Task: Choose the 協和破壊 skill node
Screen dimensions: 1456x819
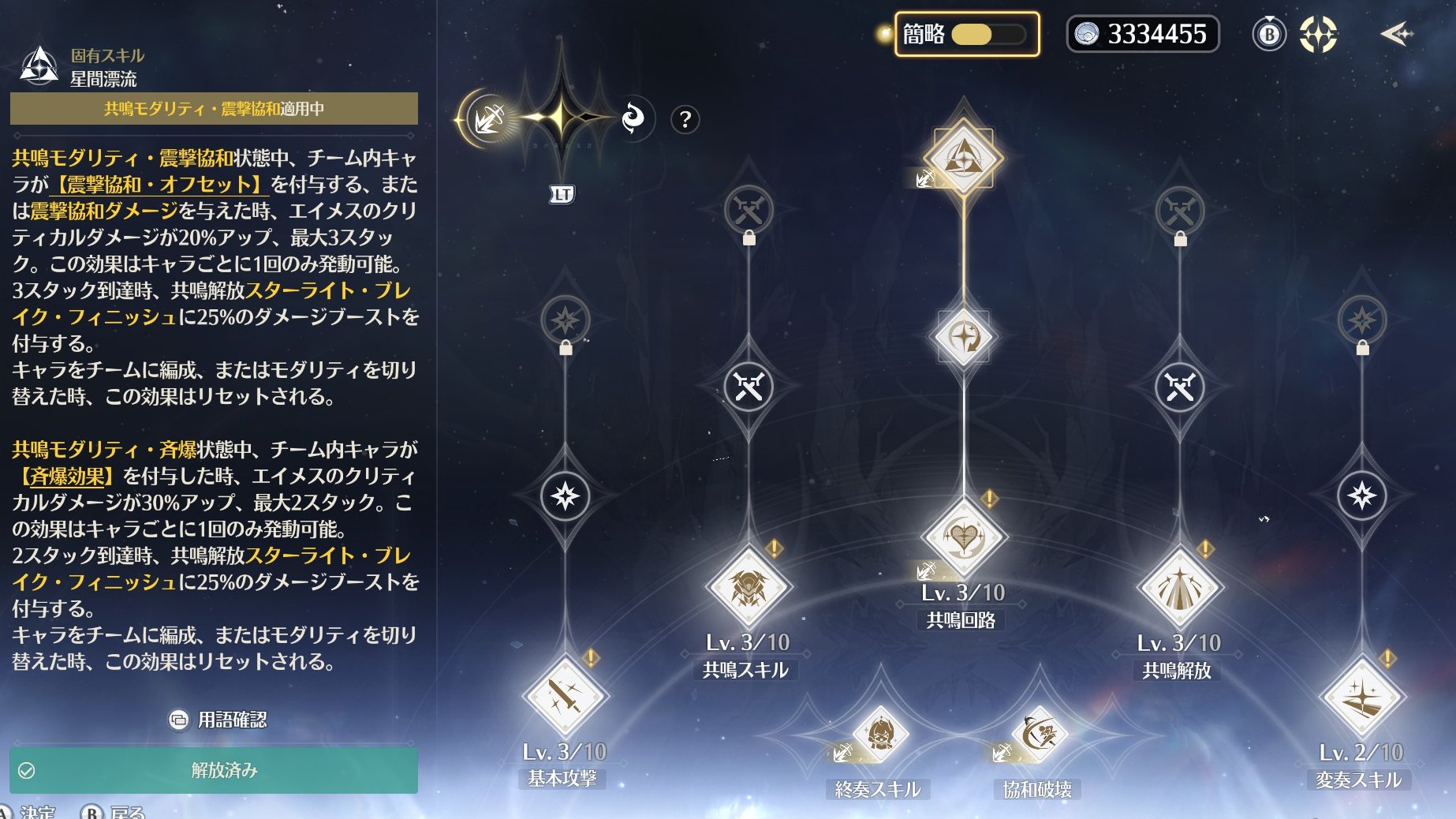Action: 1039,735
